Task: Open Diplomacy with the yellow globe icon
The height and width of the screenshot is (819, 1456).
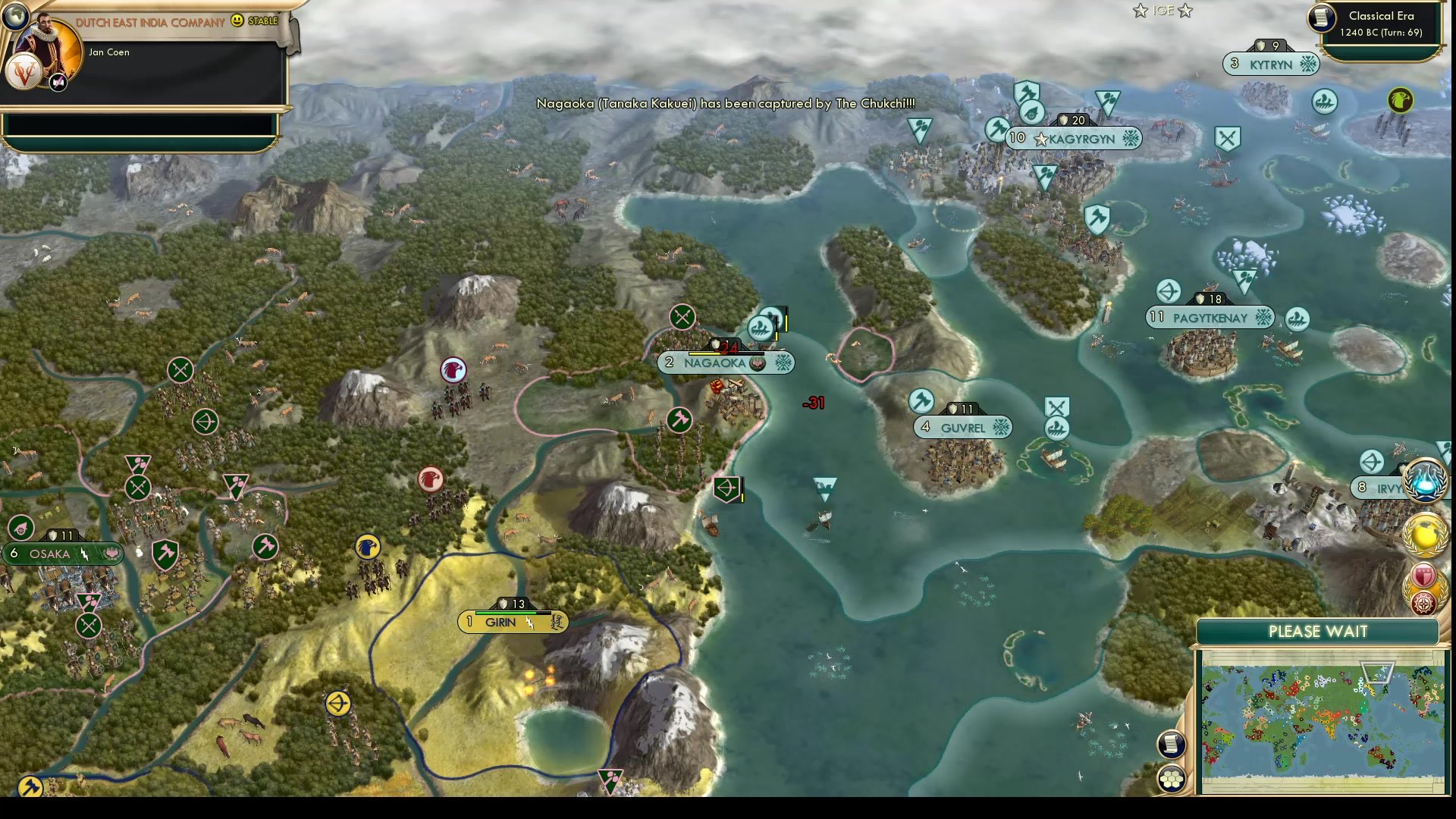Action: pos(1425,534)
